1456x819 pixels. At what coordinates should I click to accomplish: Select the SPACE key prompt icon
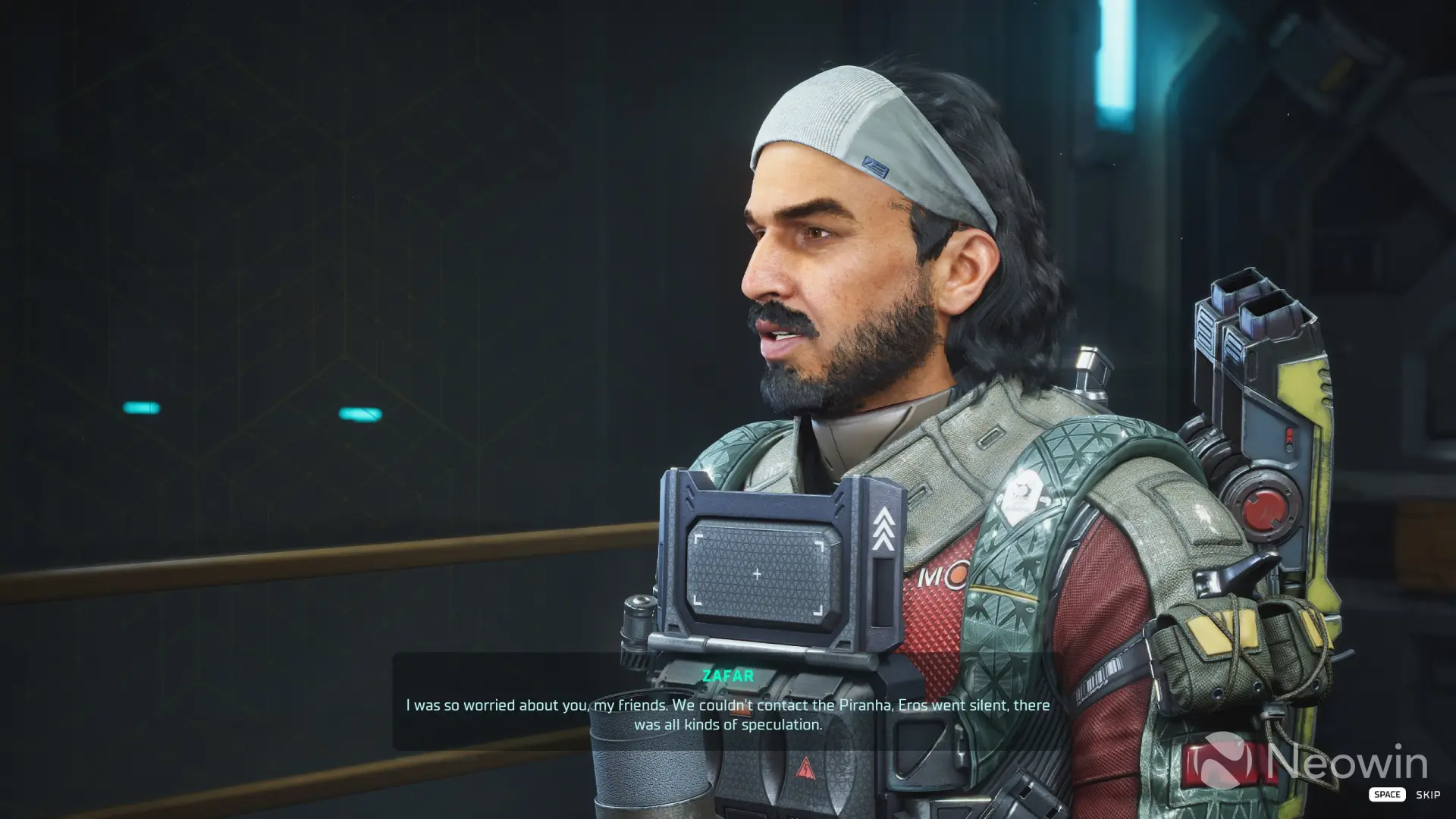[1387, 794]
